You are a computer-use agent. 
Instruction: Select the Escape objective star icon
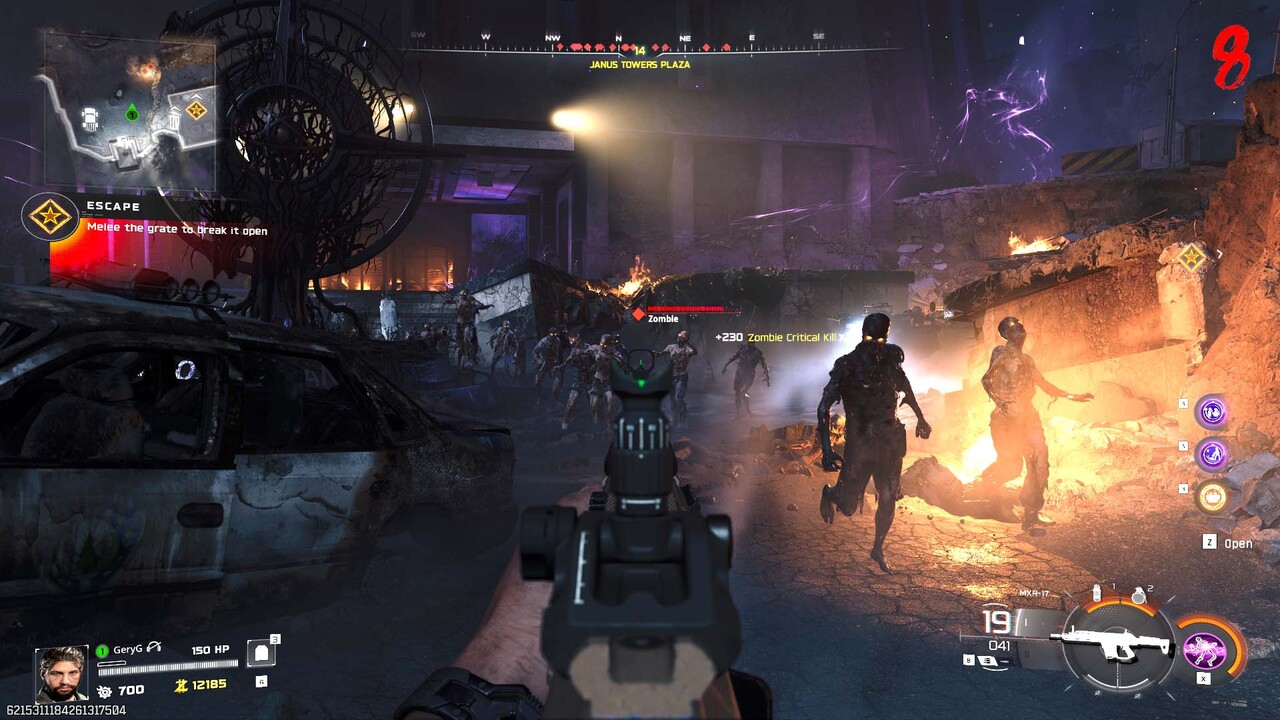click(x=49, y=216)
